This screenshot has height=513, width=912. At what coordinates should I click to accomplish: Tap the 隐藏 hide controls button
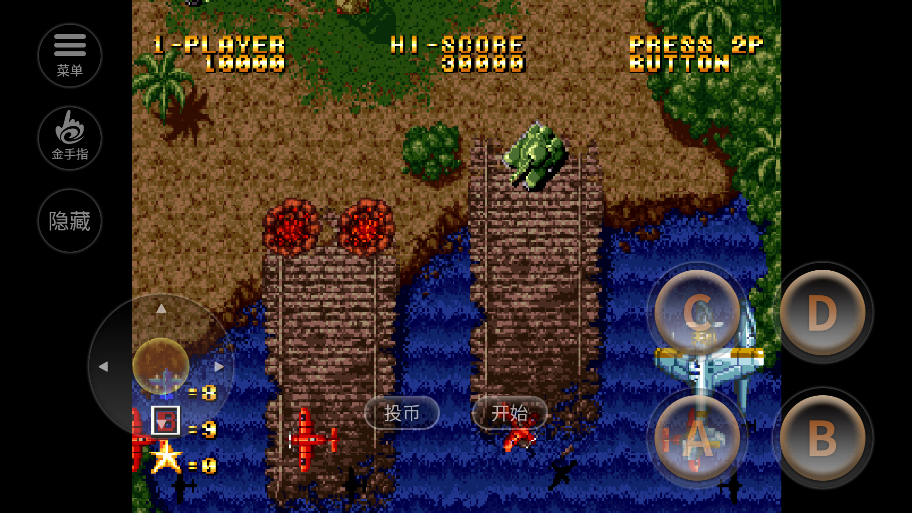(x=70, y=221)
